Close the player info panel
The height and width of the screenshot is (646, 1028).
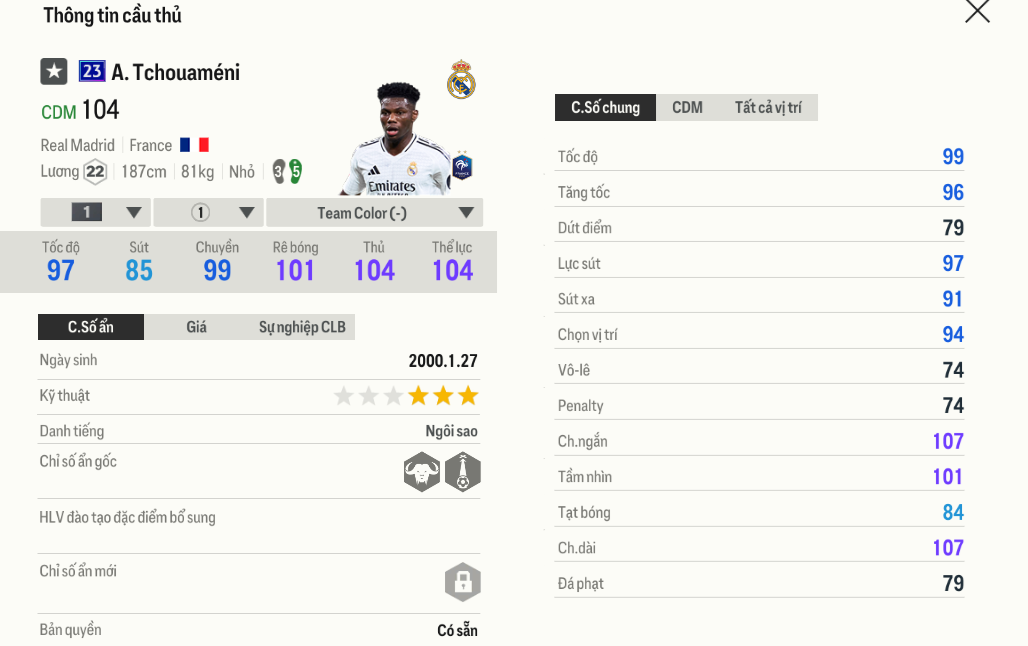tap(977, 12)
